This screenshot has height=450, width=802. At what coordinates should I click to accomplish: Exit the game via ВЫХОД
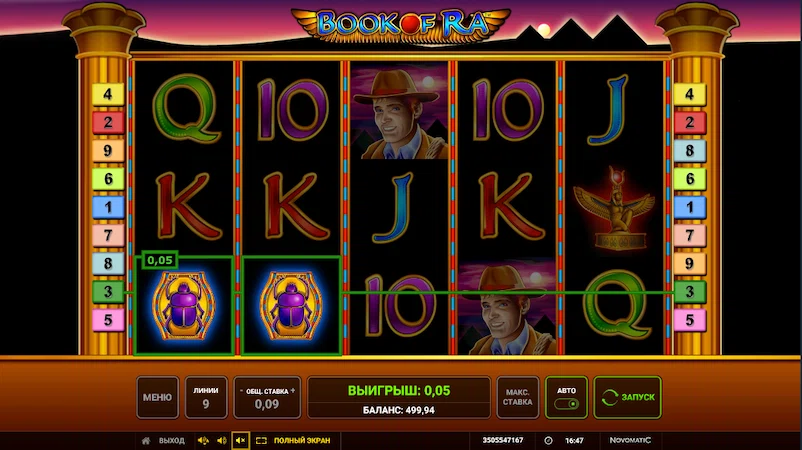point(164,440)
